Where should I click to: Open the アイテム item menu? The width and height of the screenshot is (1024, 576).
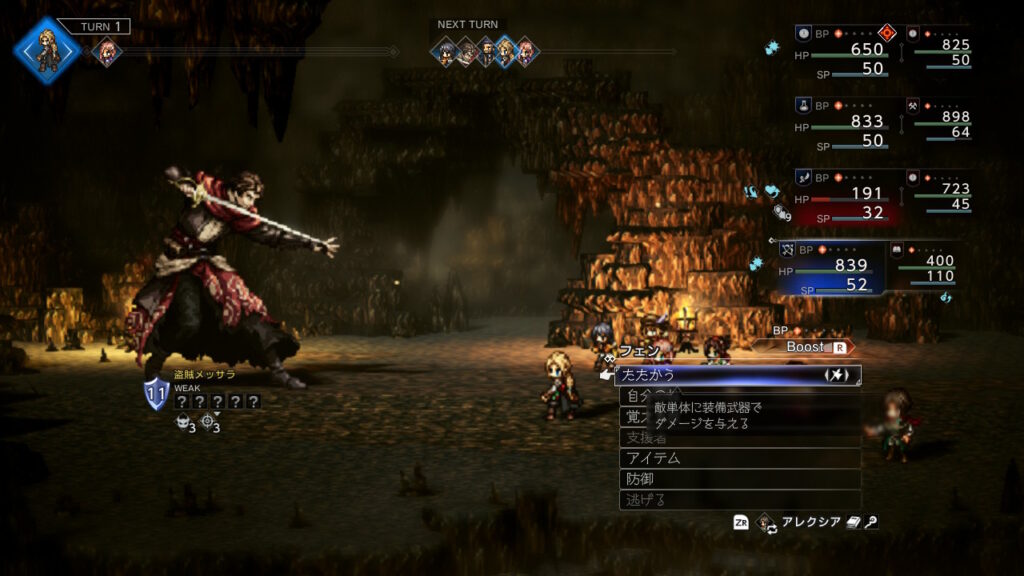(738, 458)
